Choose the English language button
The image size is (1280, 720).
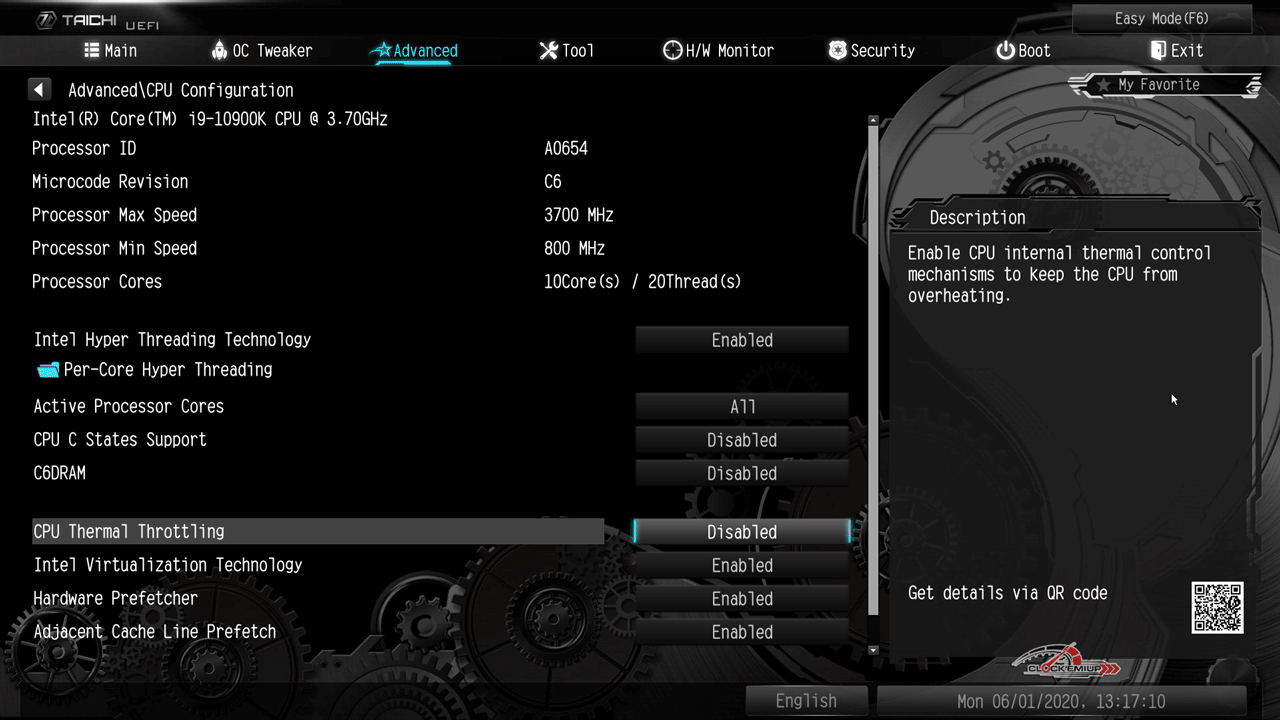click(x=806, y=701)
